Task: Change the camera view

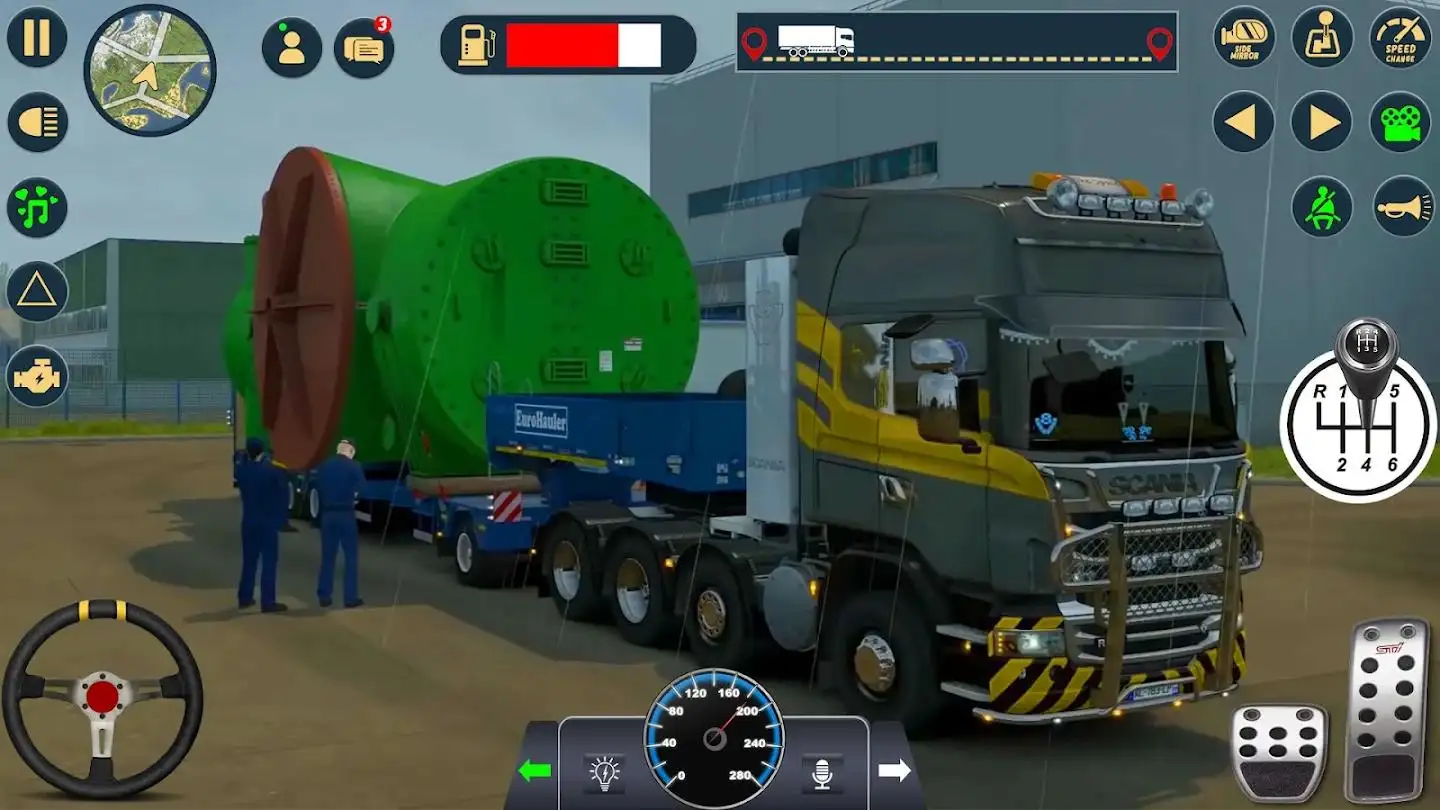Action: pyautogui.click(x=1400, y=122)
